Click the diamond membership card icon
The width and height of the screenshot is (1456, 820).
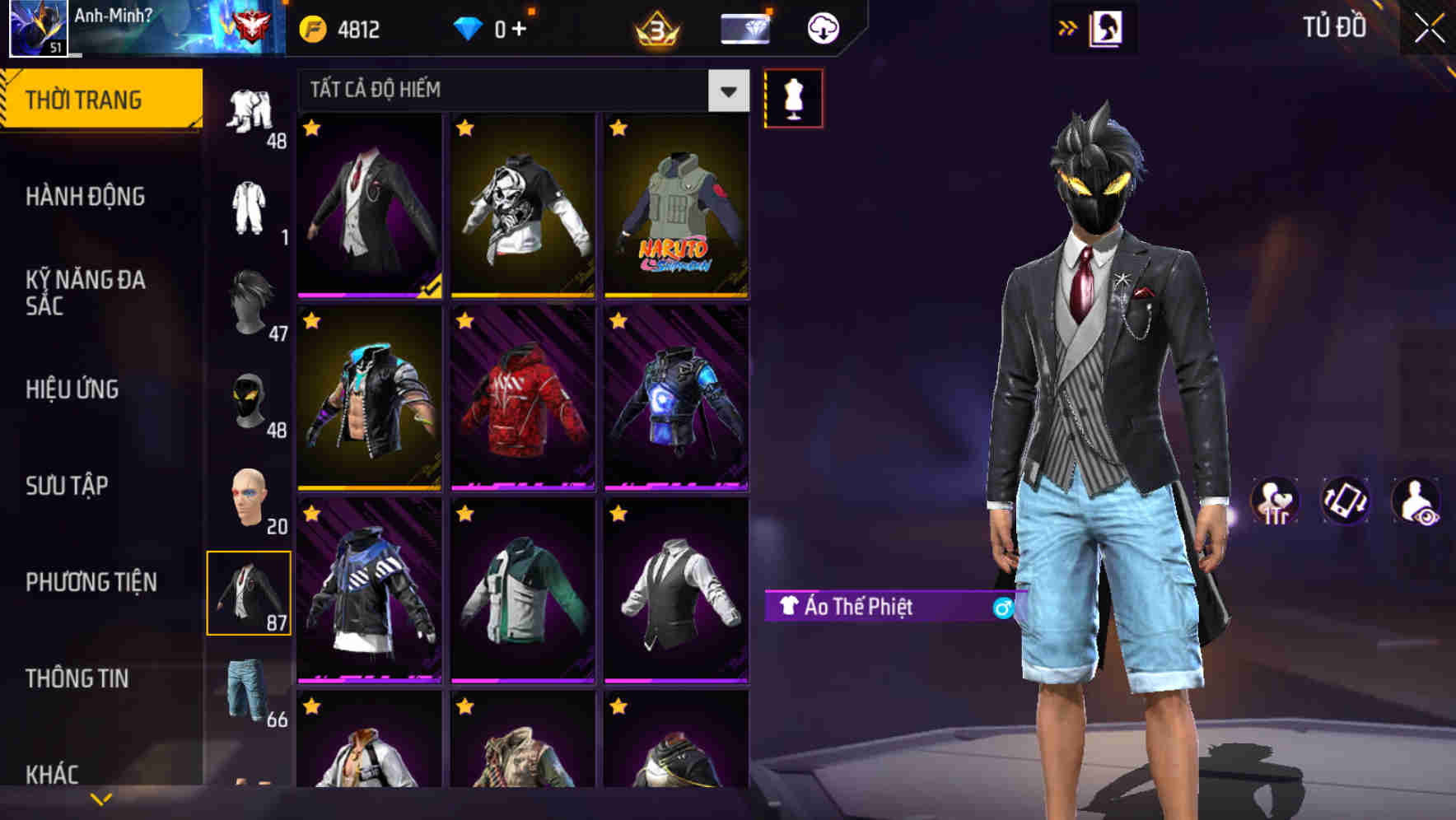744,28
